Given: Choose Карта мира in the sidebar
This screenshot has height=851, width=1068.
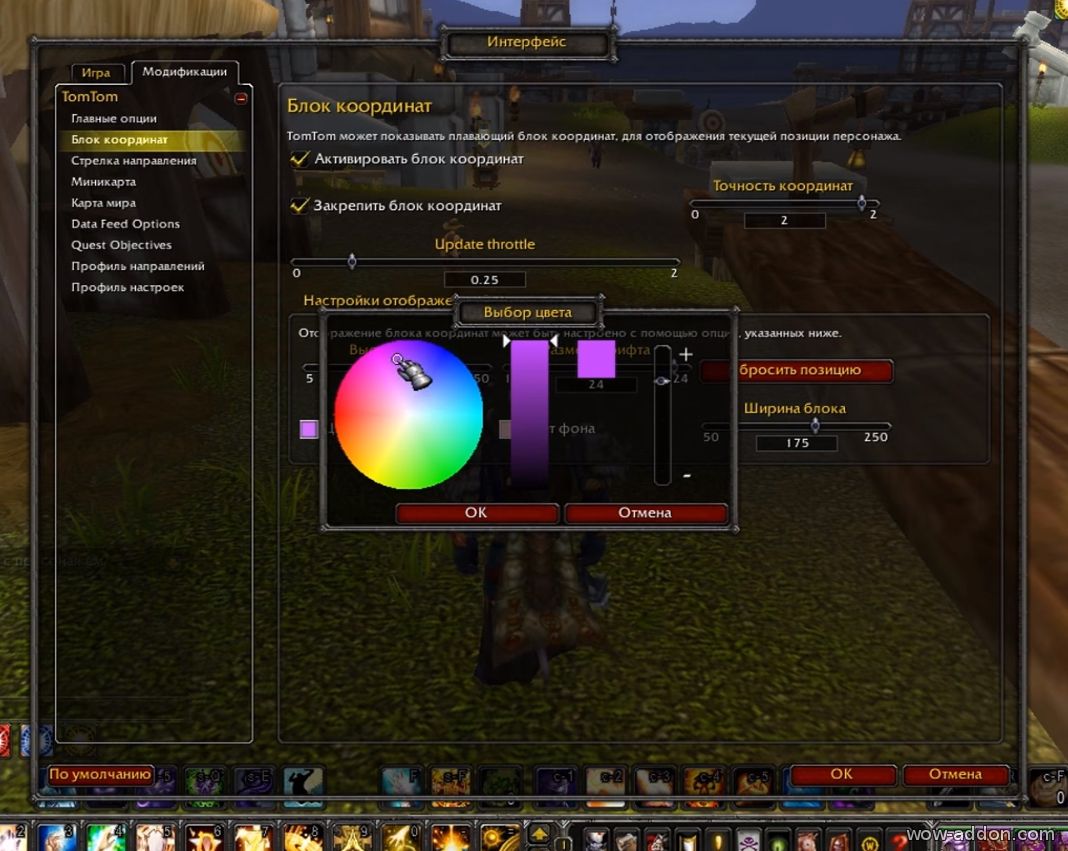Looking at the screenshot, I should pyautogui.click(x=103, y=203).
